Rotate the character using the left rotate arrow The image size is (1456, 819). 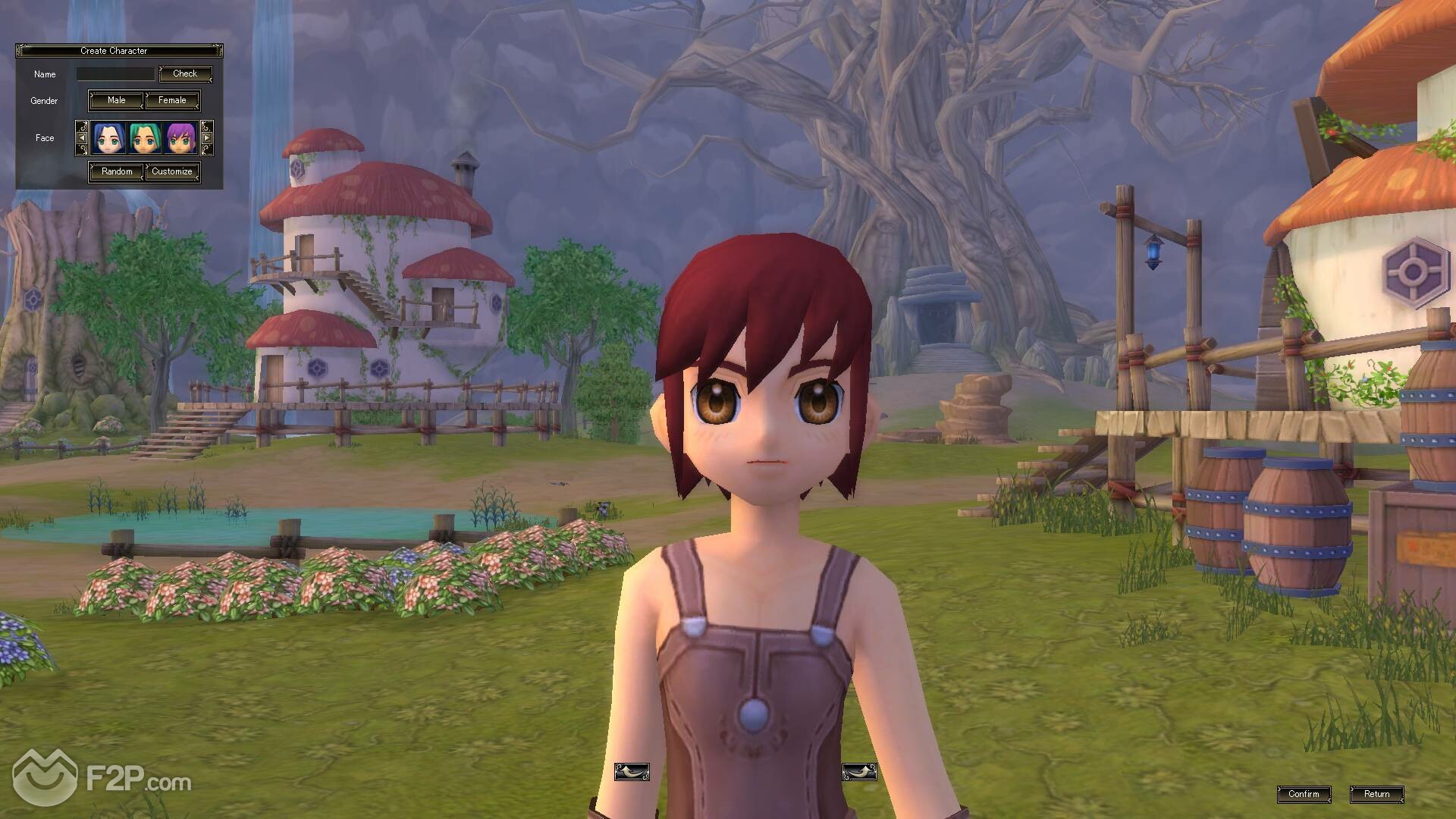(x=631, y=772)
